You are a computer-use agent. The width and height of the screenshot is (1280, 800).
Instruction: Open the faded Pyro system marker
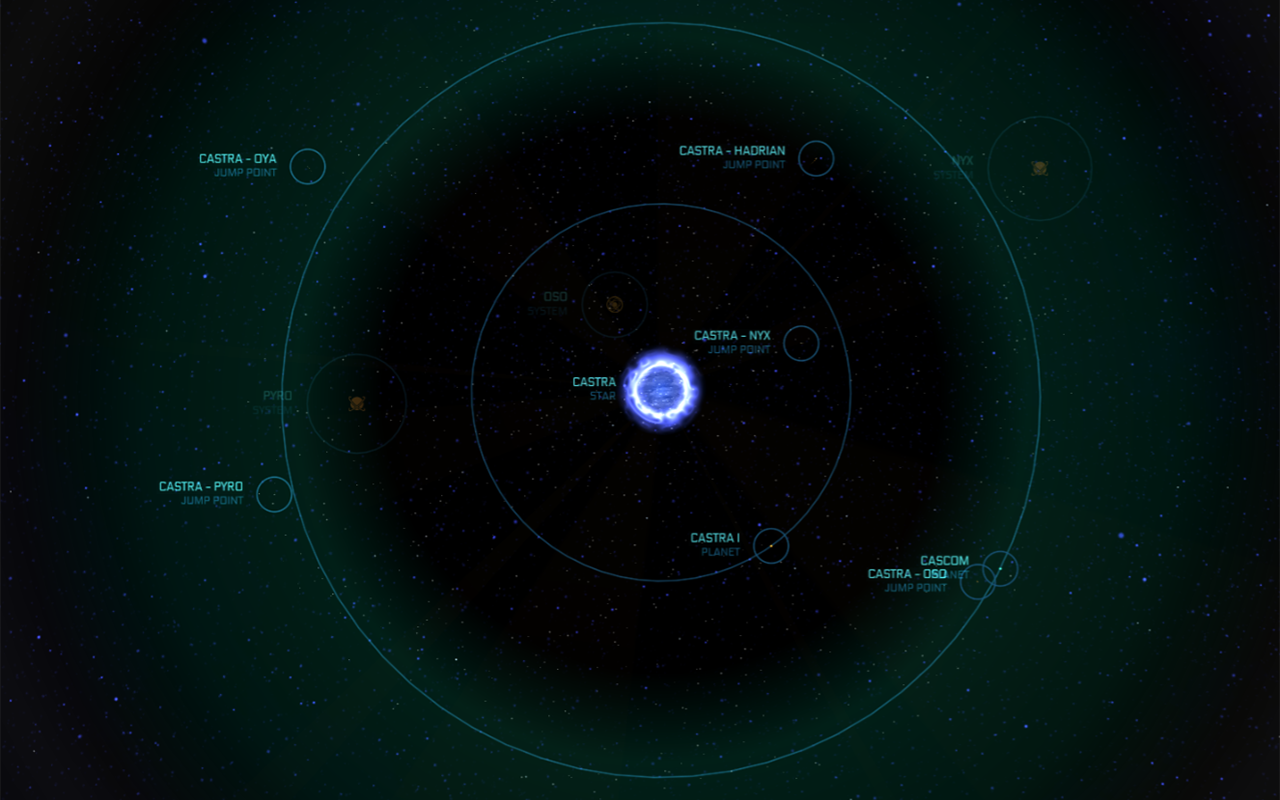click(x=356, y=403)
